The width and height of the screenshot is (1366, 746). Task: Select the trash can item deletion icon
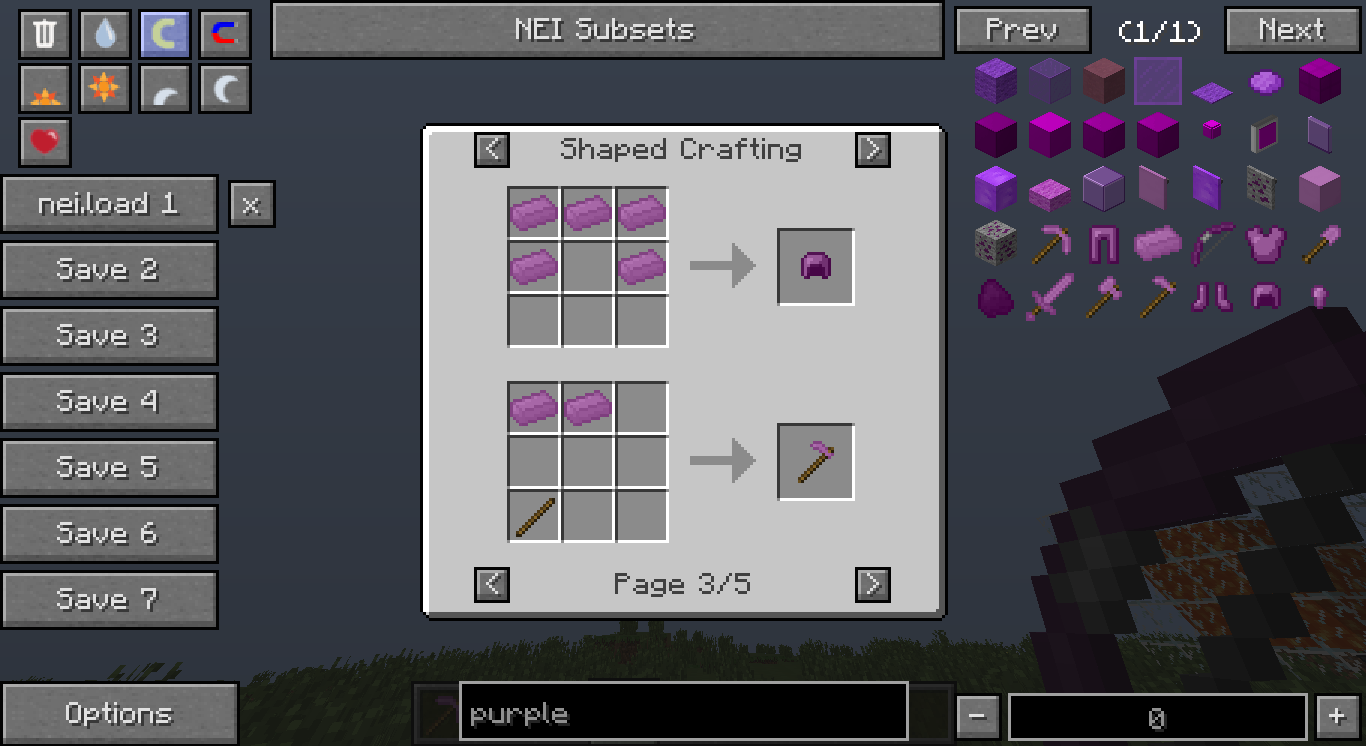click(44, 32)
